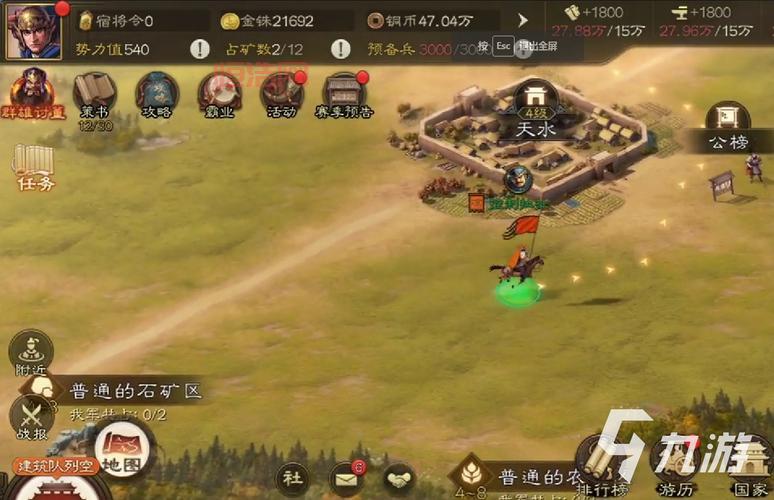Open the 赛季预告 season preview
This screenshot has width=774, height=500.
coord(344,94)
